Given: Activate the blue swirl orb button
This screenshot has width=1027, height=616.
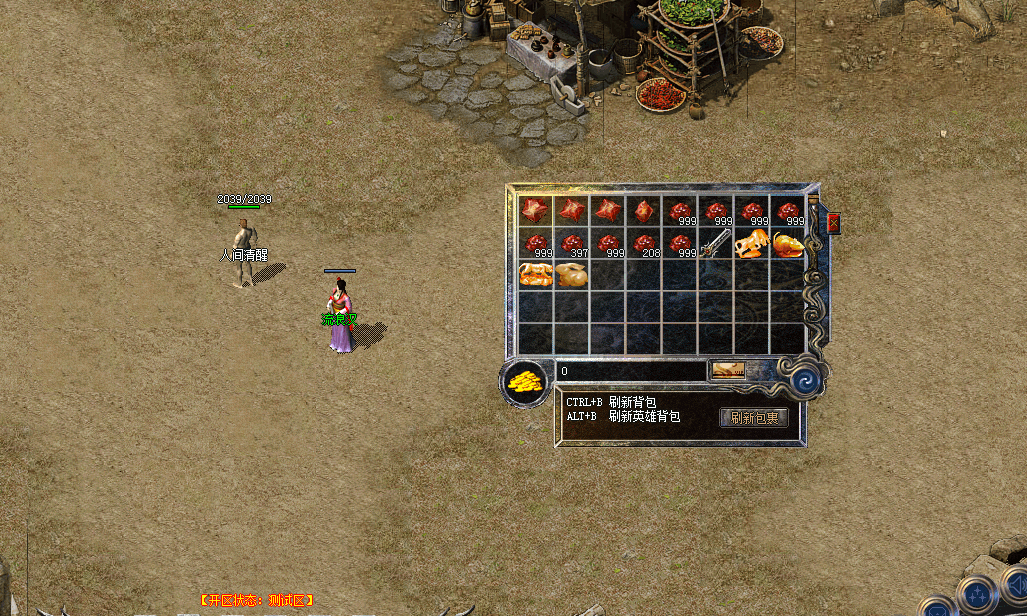Looking at the screenshot, I should click(806, 381).
